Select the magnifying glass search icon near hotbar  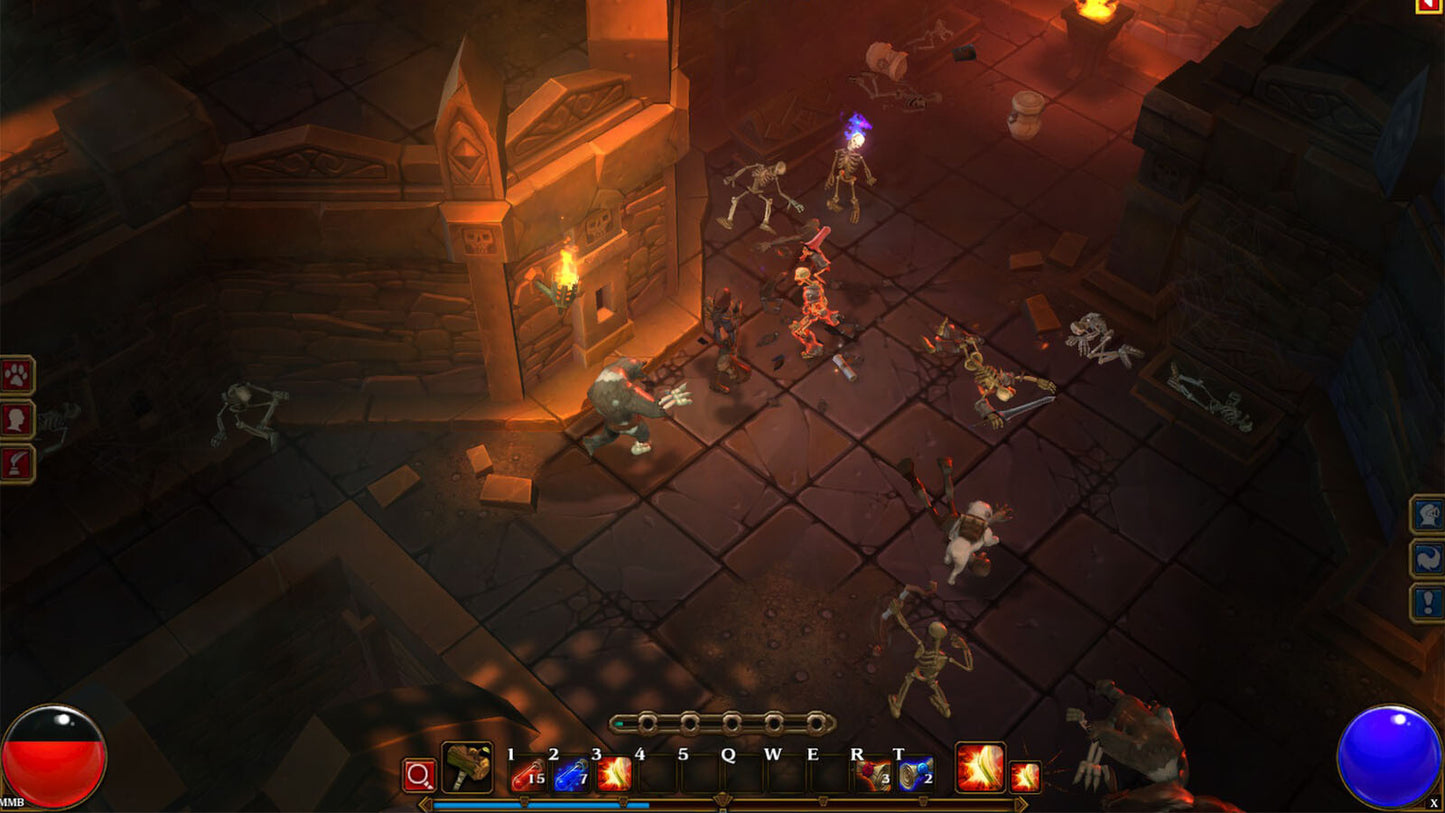point(417,775)
